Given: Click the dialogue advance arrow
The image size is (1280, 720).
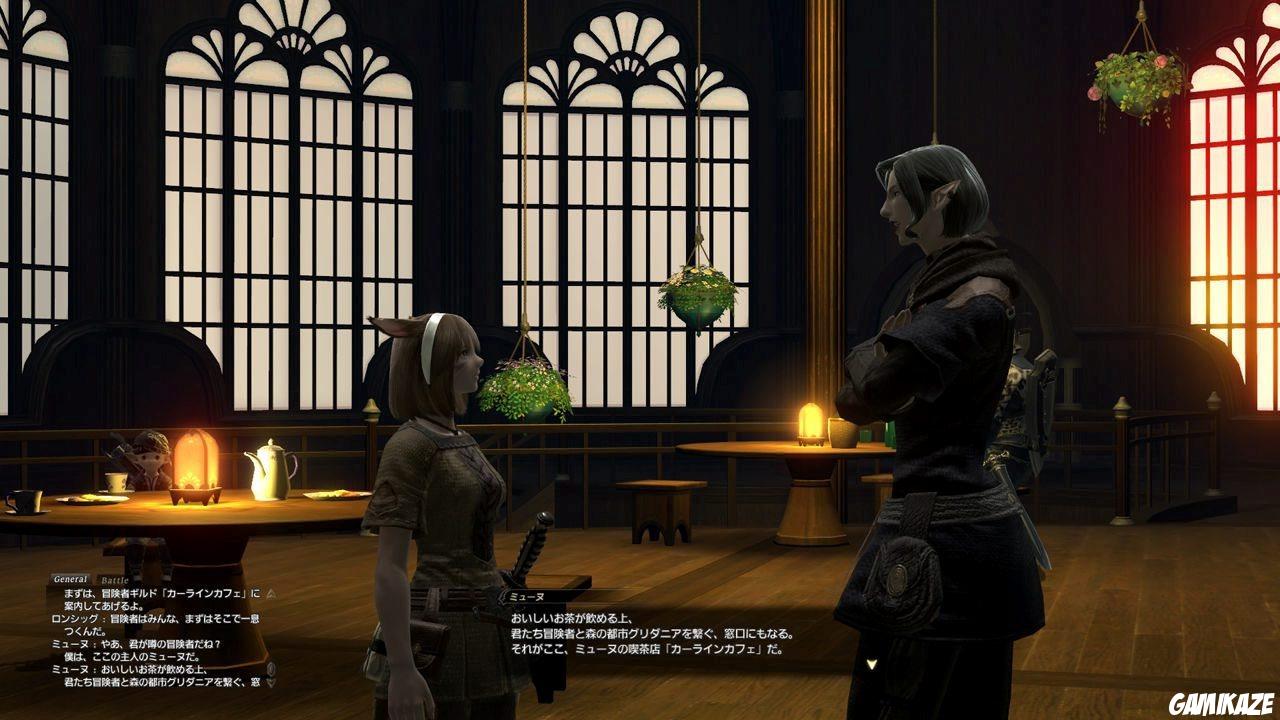Looking at the screenshot, I should (x=872, y=663).
